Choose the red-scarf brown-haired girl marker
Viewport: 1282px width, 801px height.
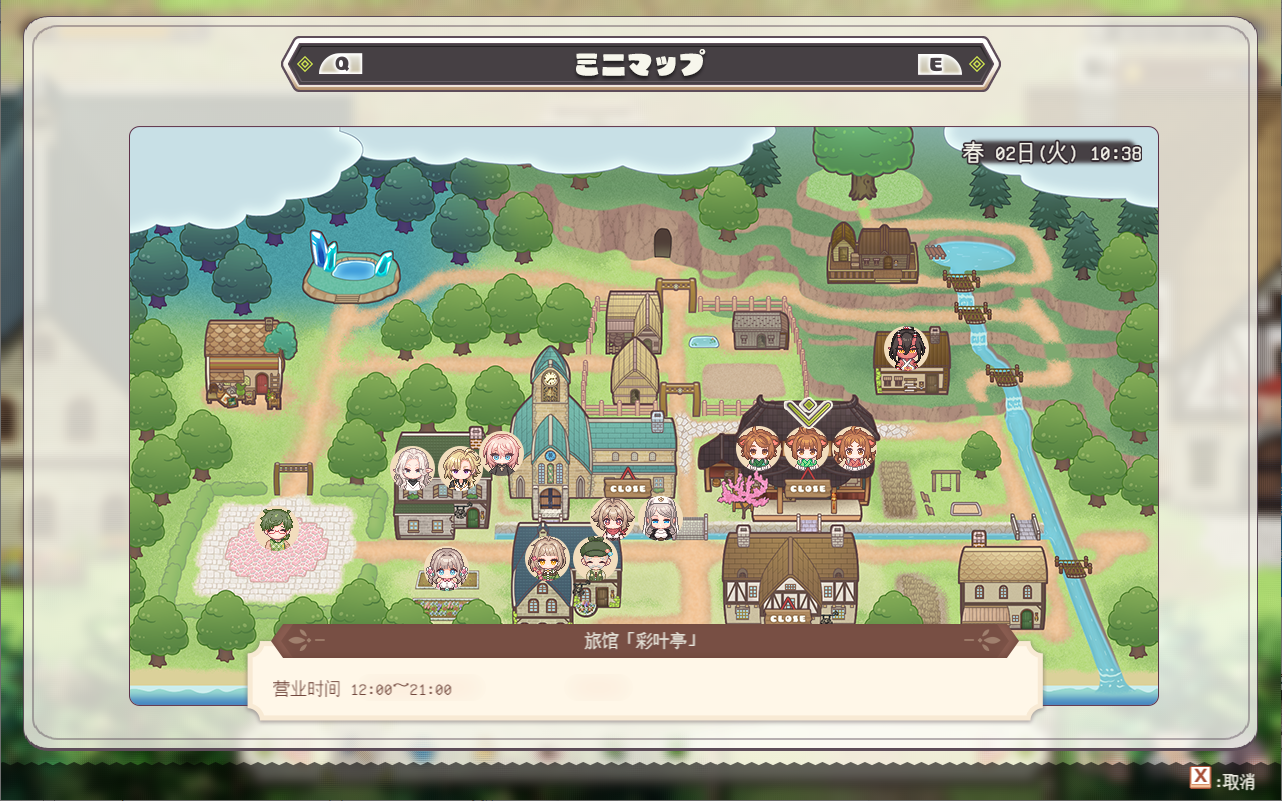(x=612, y=519)
